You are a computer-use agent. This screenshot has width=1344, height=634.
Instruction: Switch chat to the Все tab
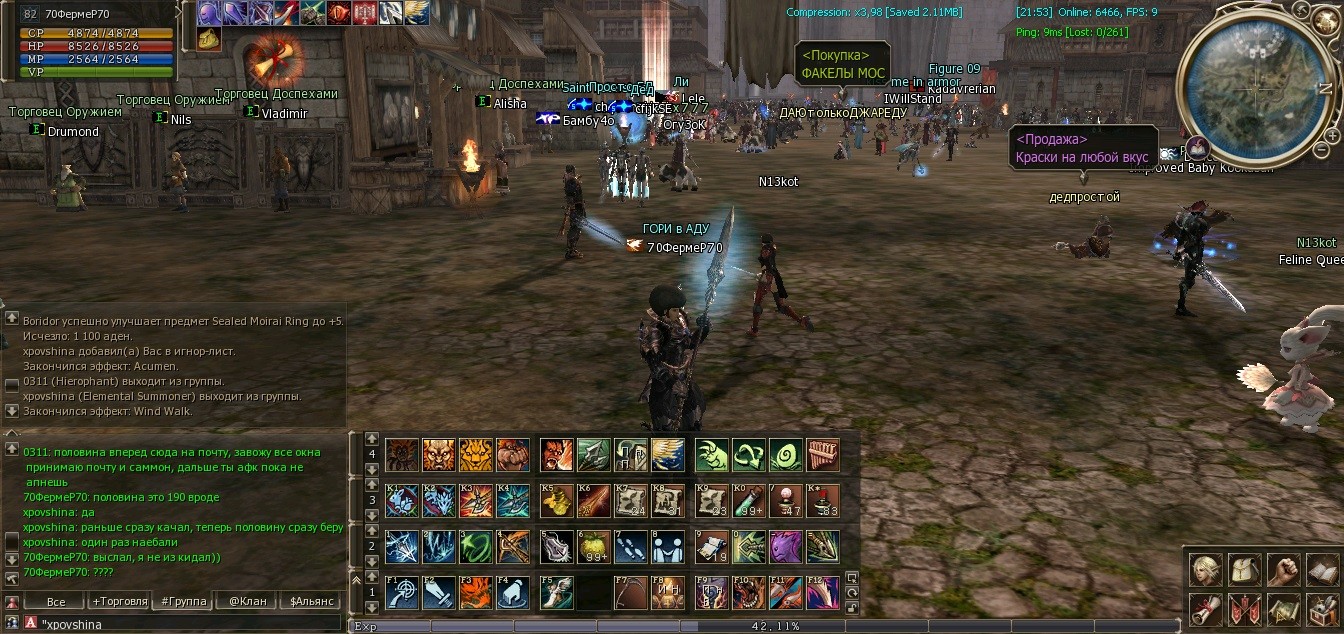[x=56, y=602]
